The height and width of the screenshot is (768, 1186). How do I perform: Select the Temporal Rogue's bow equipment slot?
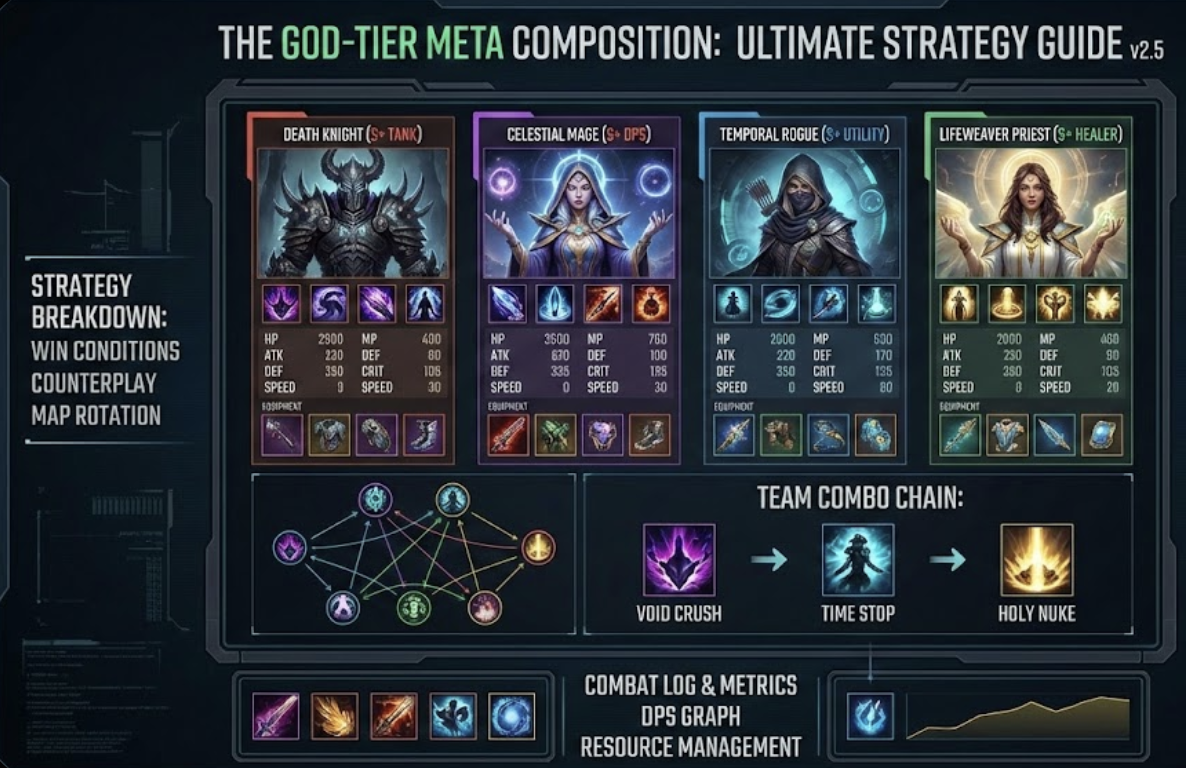[x=828, y=435]
